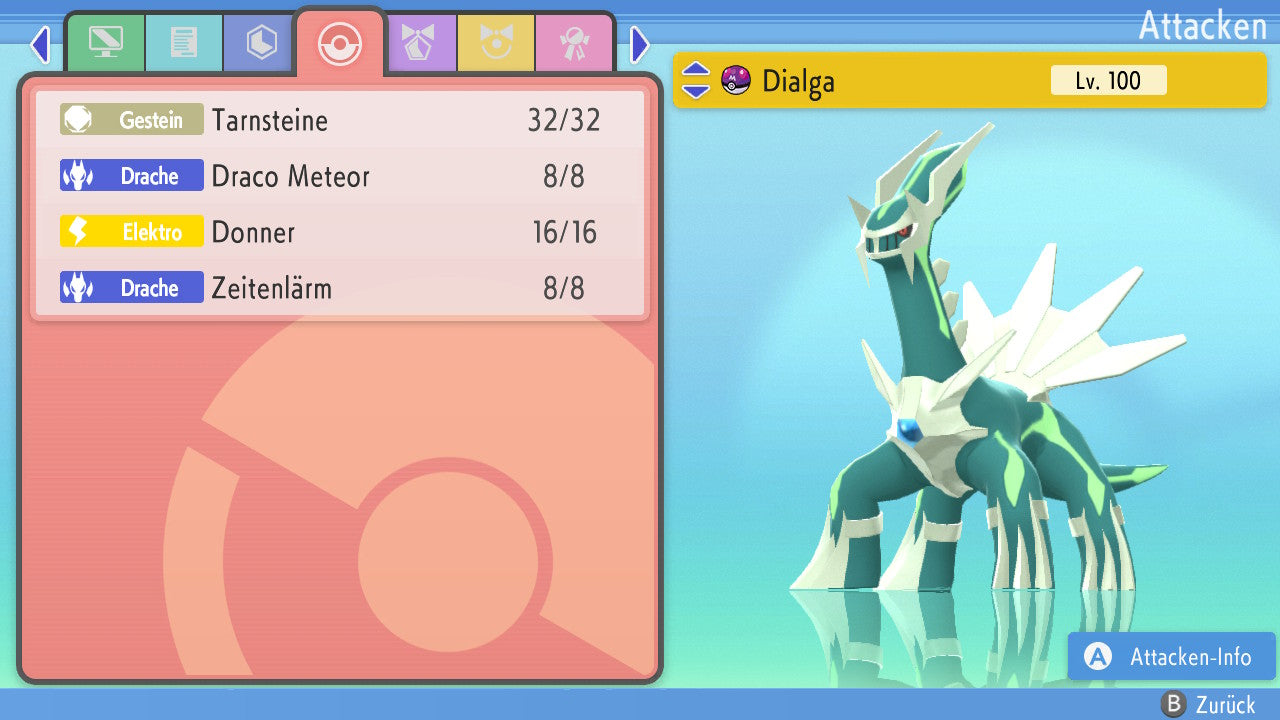
Task: Switch to the teal document notes tab
Action: click(184, 43)
